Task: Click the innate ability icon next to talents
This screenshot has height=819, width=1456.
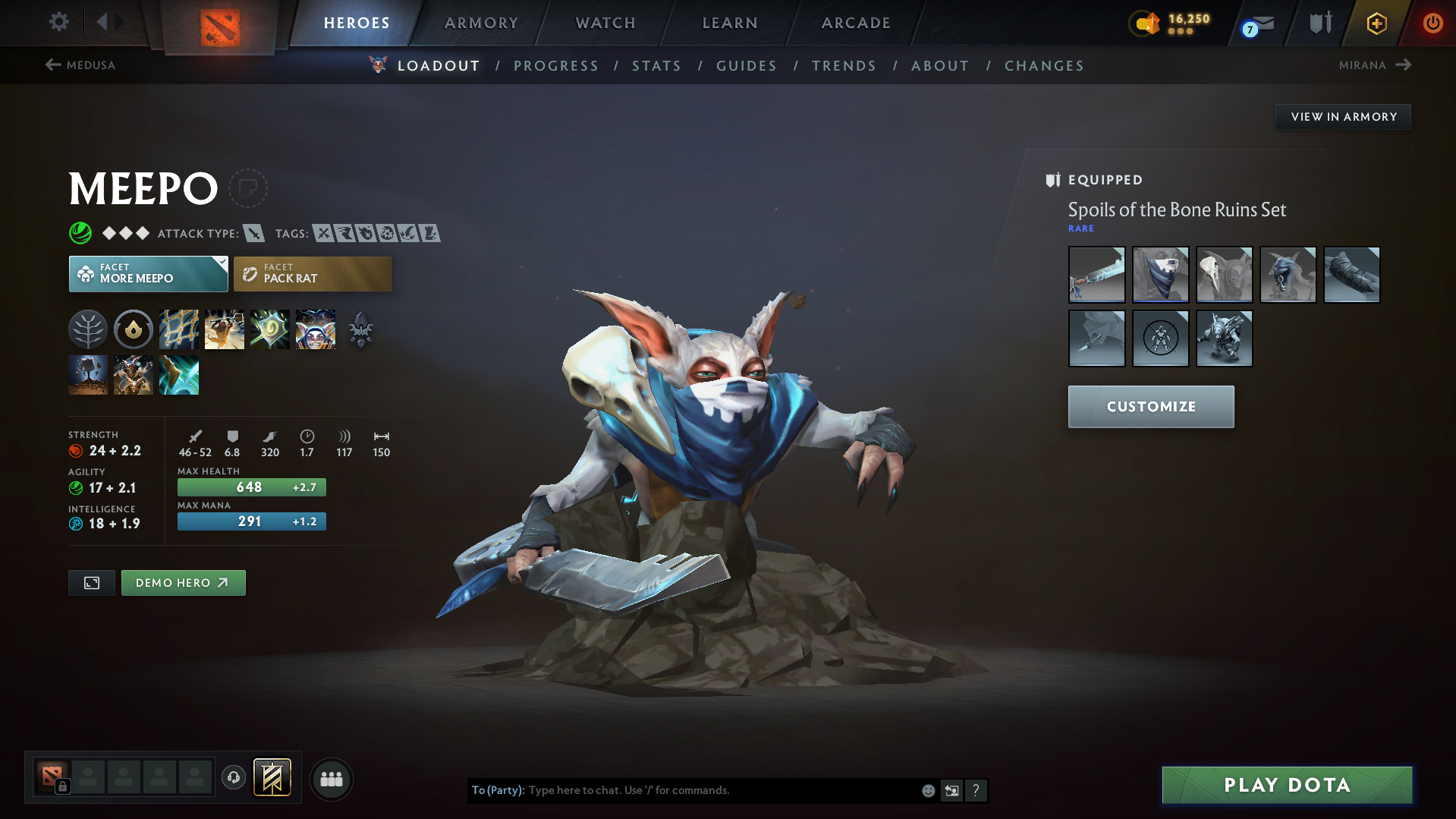Action: click(x=134, y=329)
